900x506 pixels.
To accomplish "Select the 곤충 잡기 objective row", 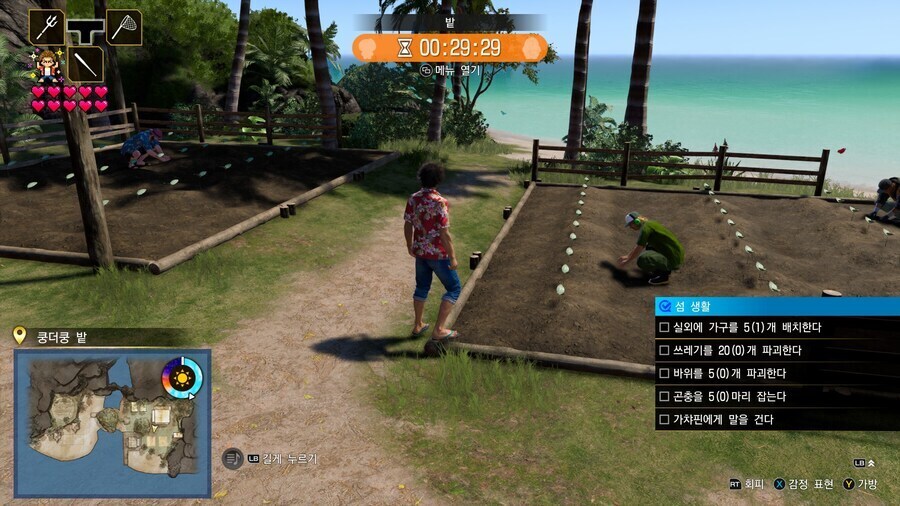I will (777, 397).
